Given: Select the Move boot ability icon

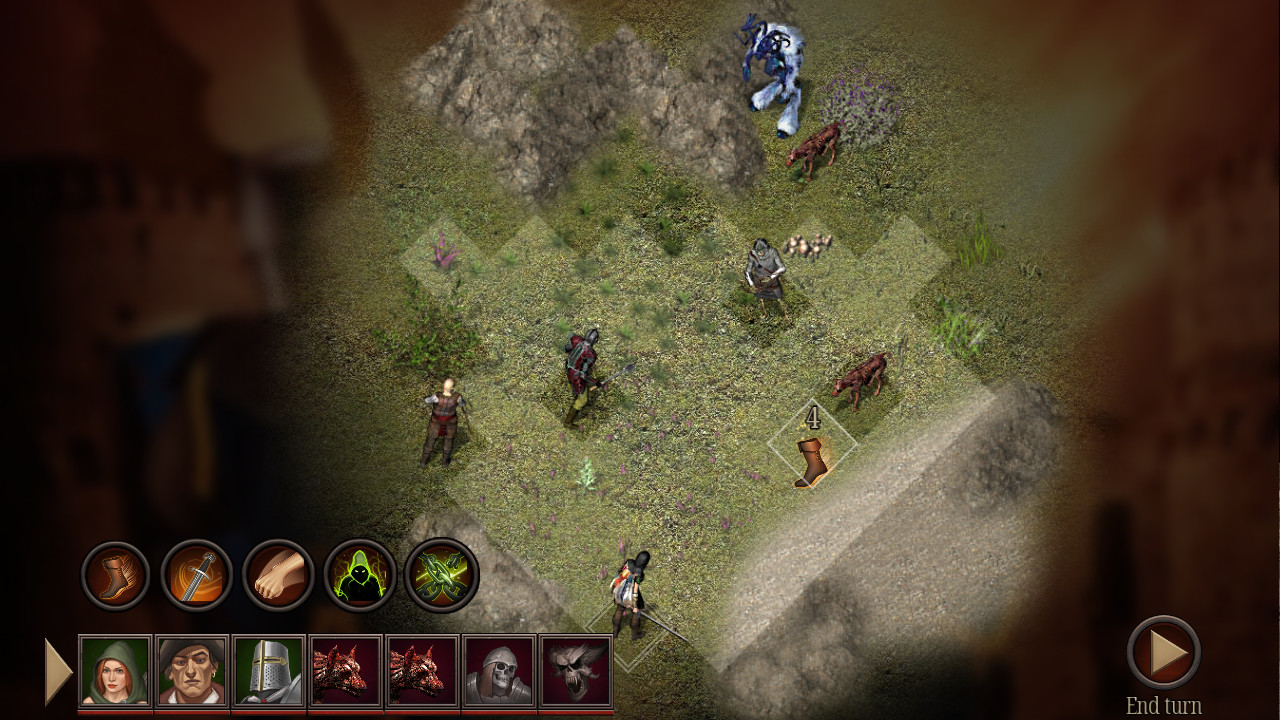Looking at the screenshot, I should (x=113, y=575).
